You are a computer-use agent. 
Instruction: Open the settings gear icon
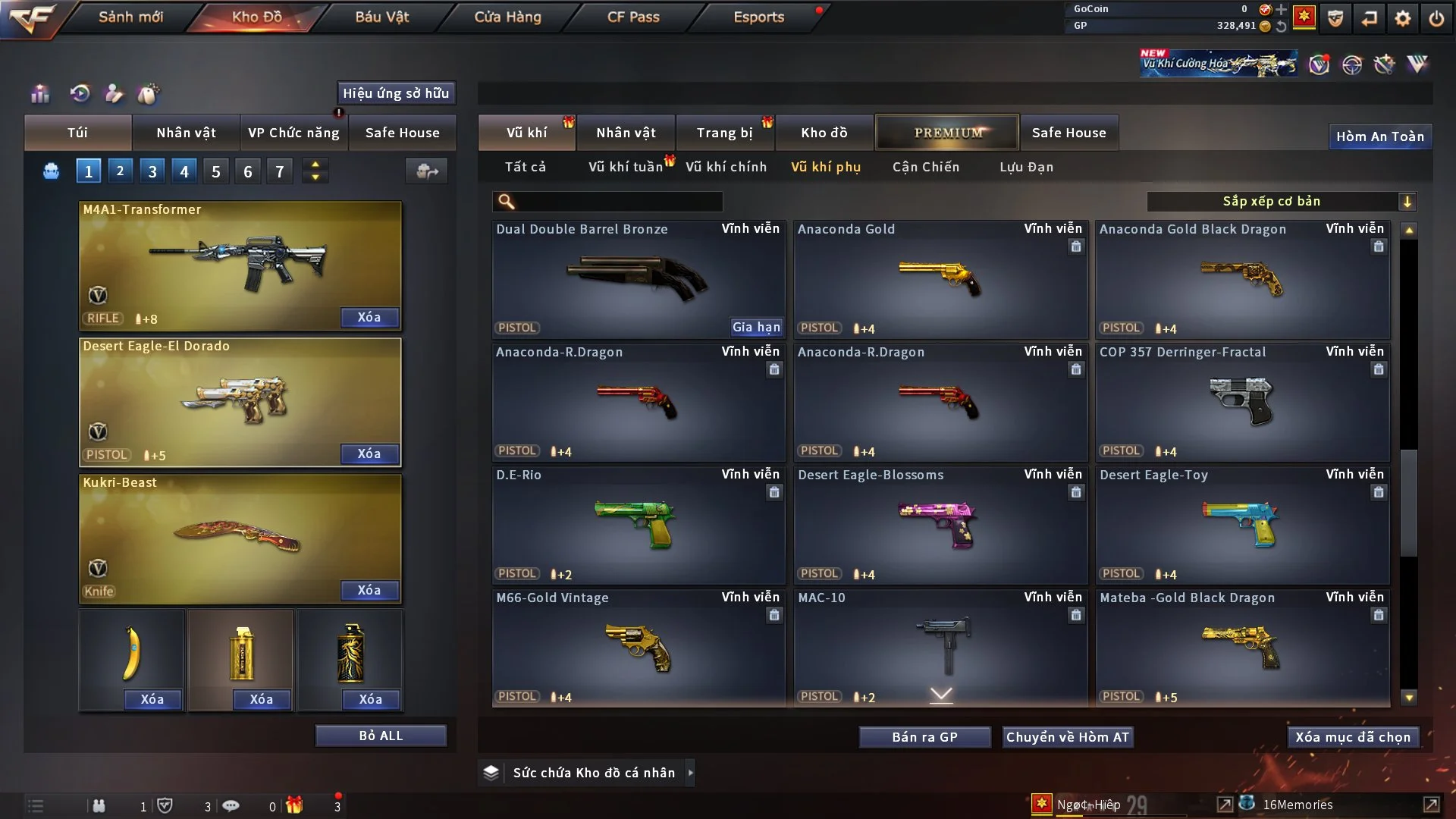tap(1403, 18)
